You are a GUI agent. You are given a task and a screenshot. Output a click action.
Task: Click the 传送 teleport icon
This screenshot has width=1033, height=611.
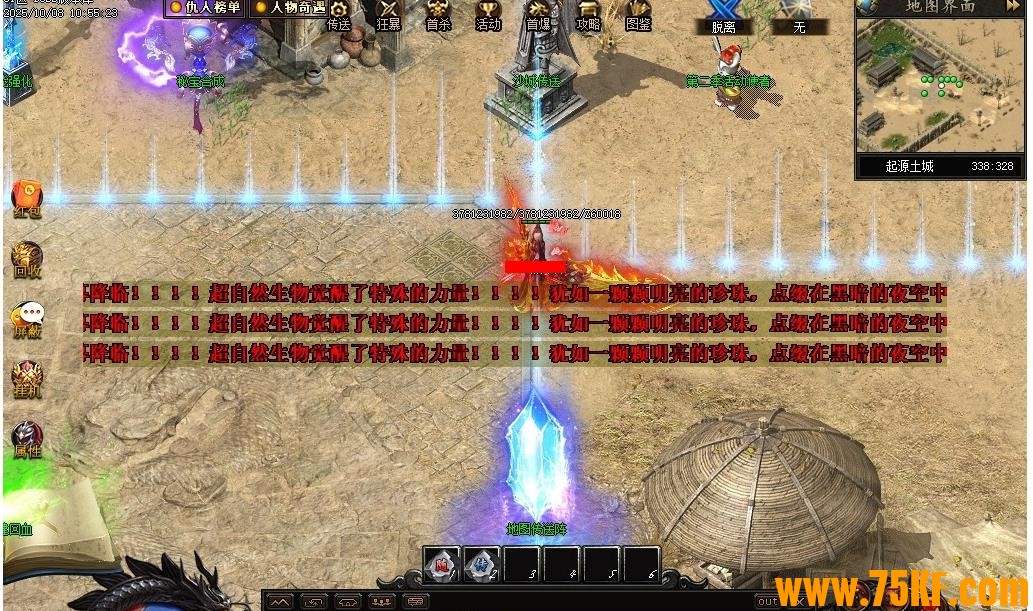[339, 14]
